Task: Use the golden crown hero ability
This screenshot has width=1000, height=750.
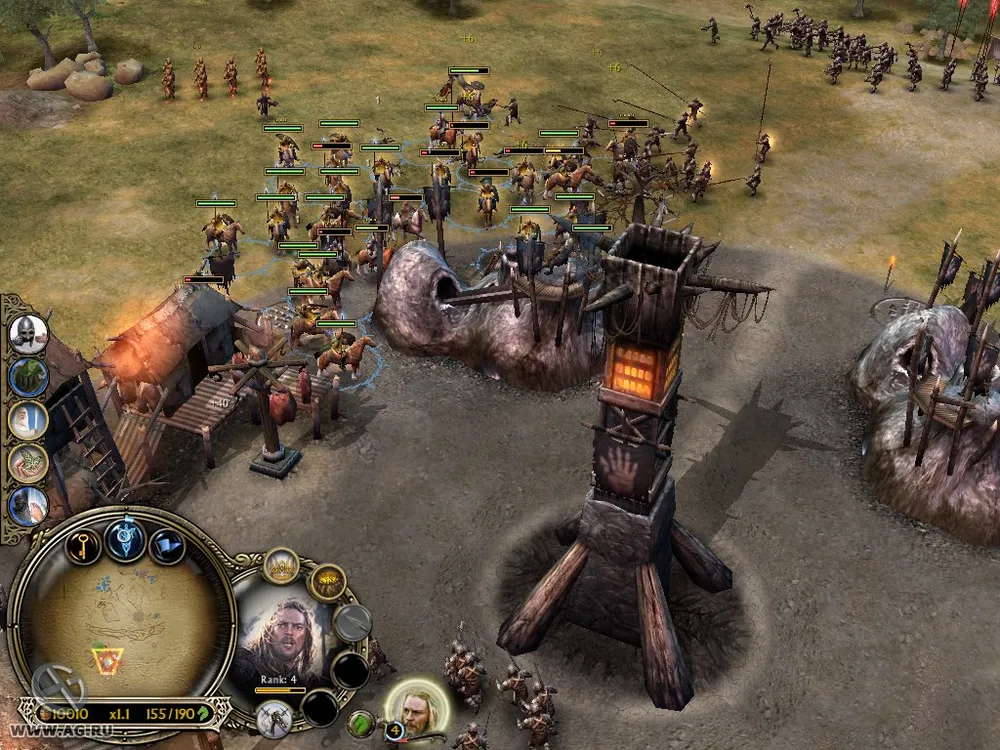Action: (282, 566)
